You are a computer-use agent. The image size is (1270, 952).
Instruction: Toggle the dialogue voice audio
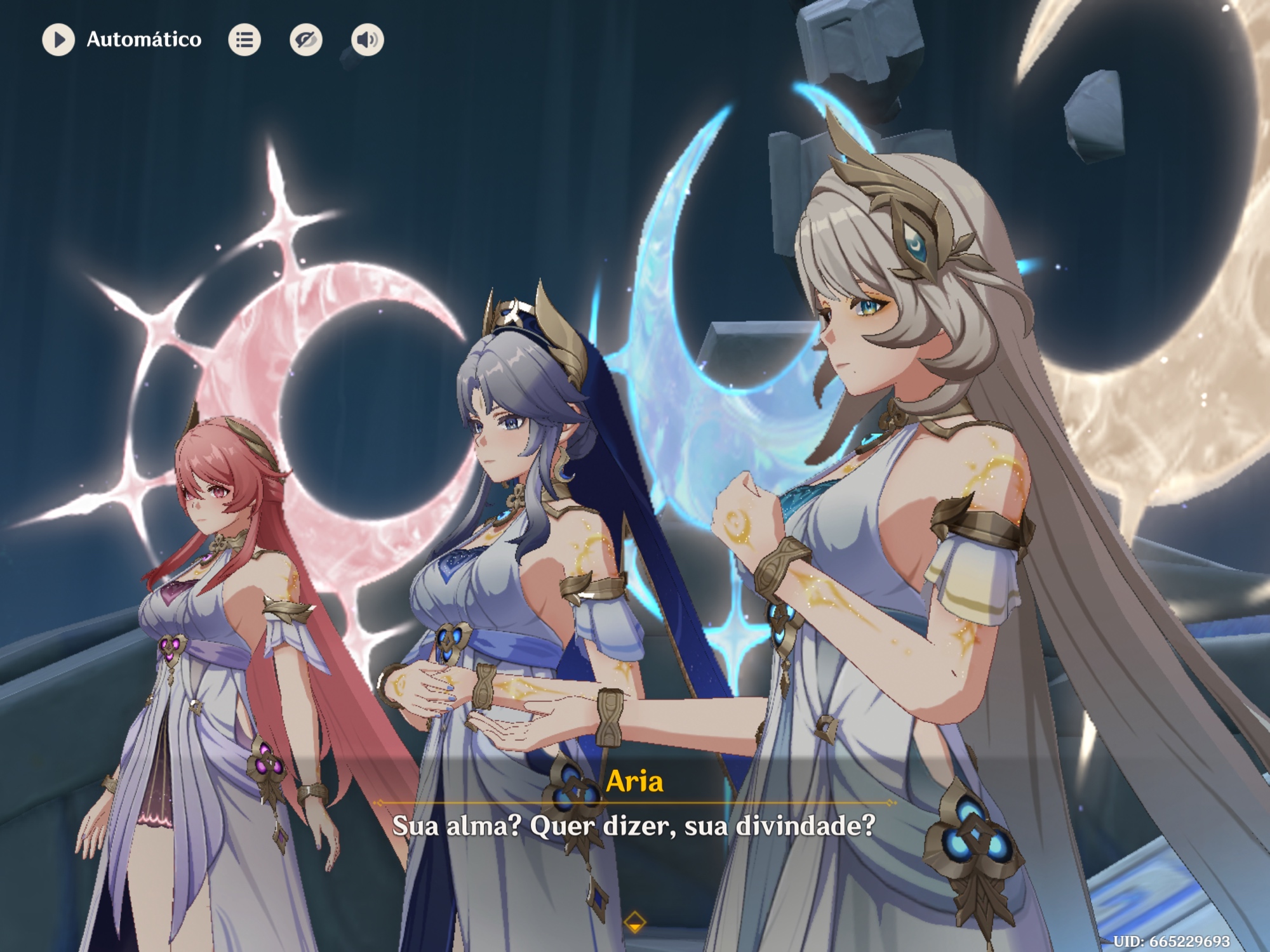pos(367,40)
